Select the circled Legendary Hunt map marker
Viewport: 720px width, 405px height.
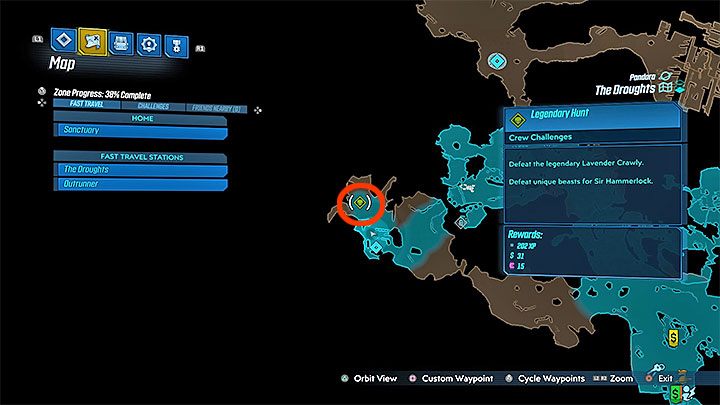tap(361, 203)
